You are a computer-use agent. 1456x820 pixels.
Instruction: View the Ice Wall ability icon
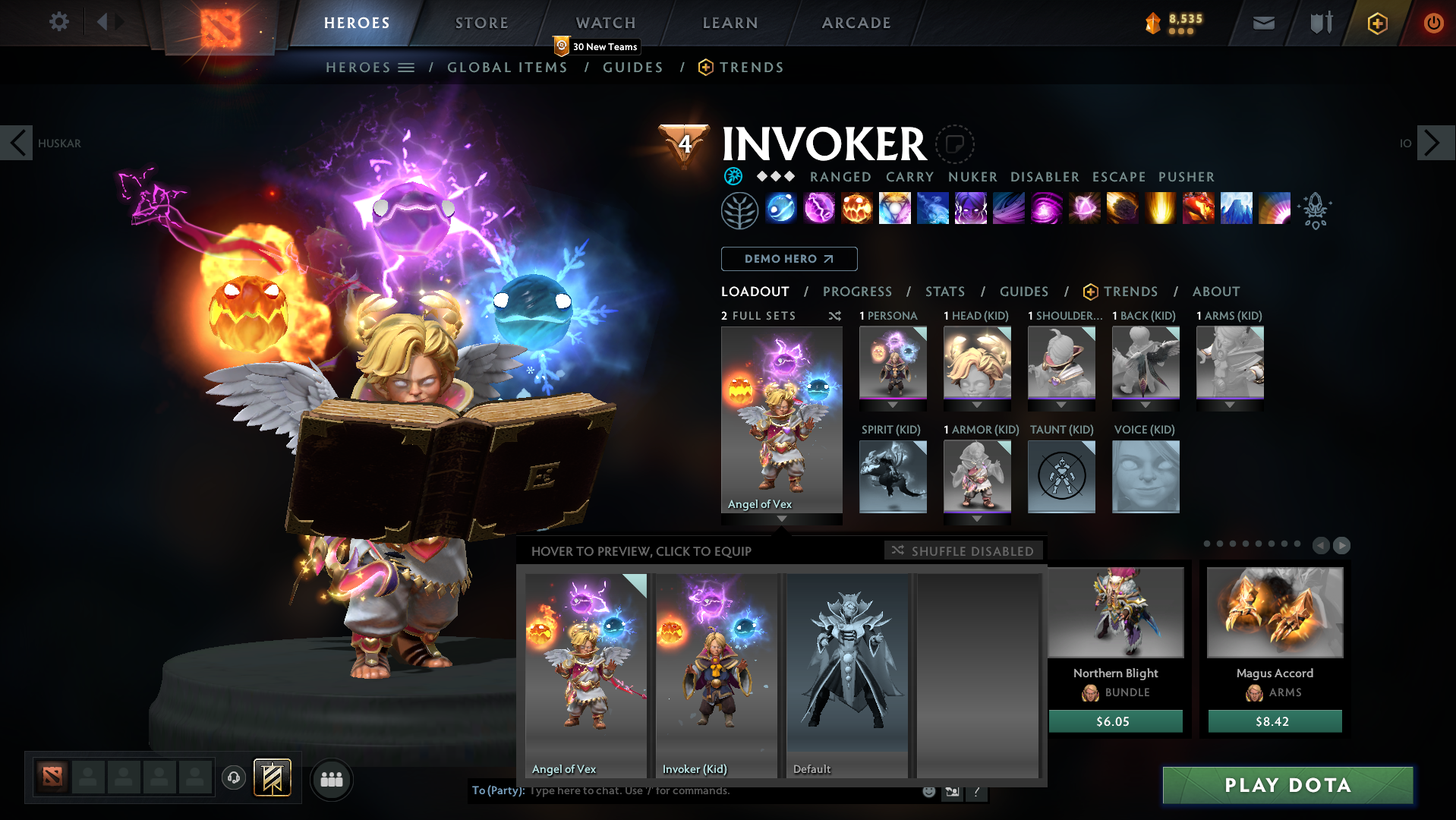coord(1236,210)
